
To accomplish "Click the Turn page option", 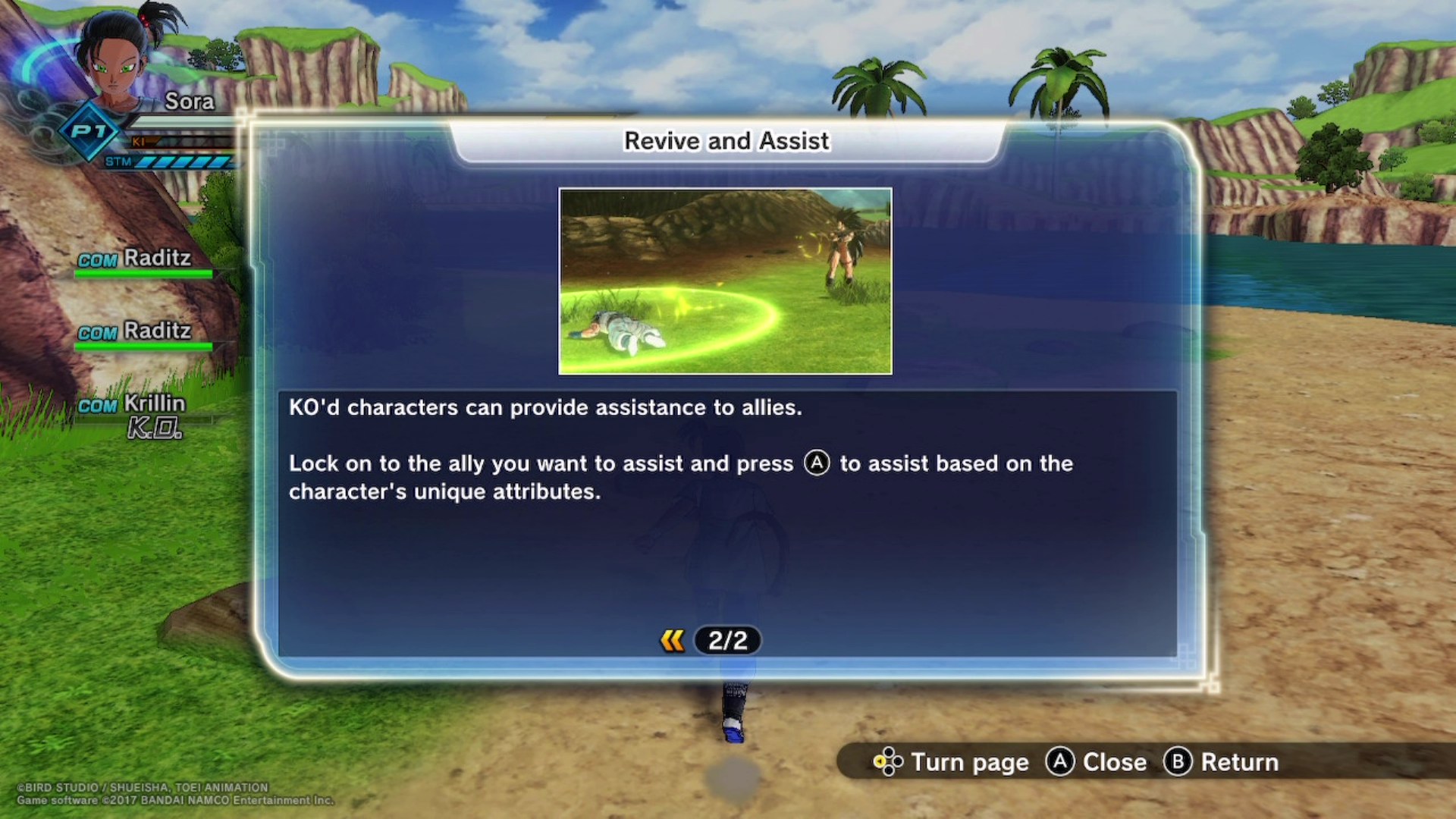I will [968, 762].
